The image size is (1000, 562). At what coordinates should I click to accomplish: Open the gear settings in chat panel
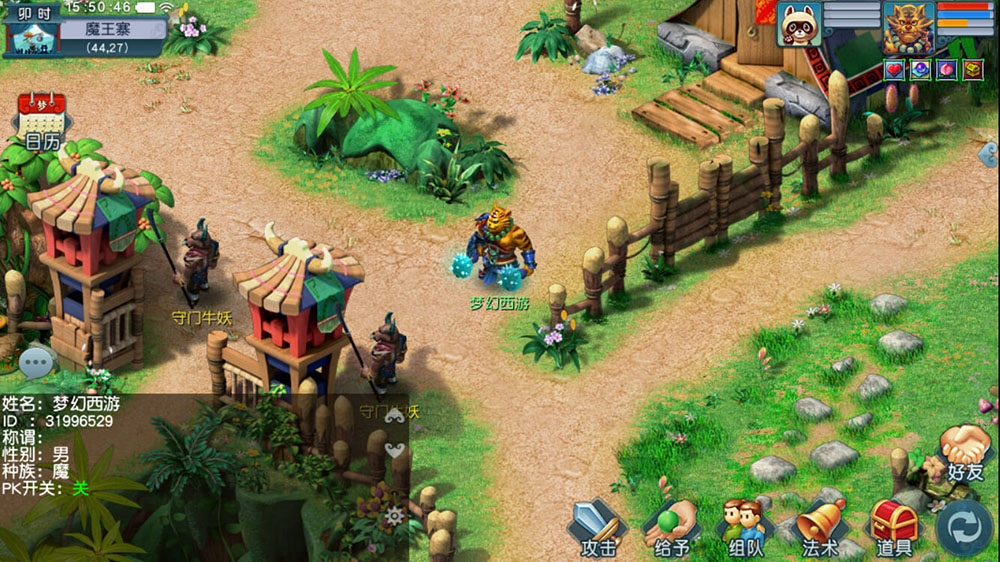click(x=395, y=516)
